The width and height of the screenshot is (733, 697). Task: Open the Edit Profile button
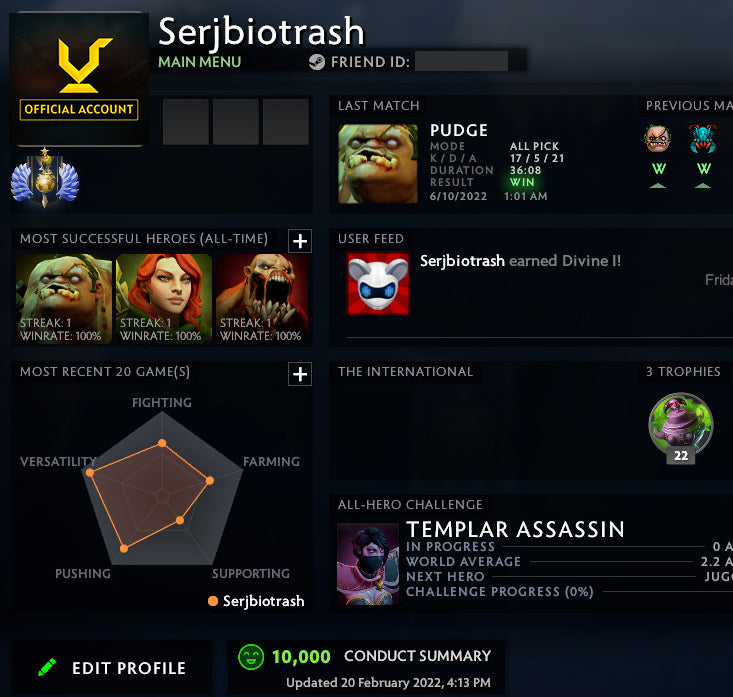pyautogui.click(x=112, y=668)
